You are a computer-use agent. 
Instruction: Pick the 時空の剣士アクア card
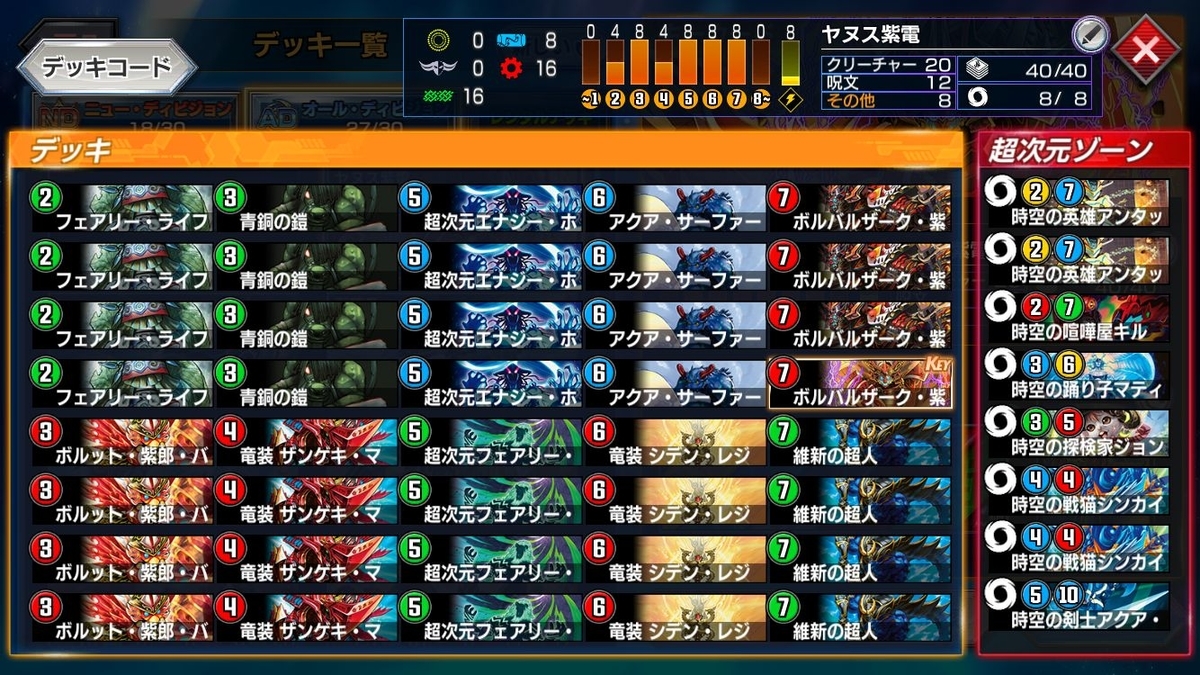(x=1076, y=606)
